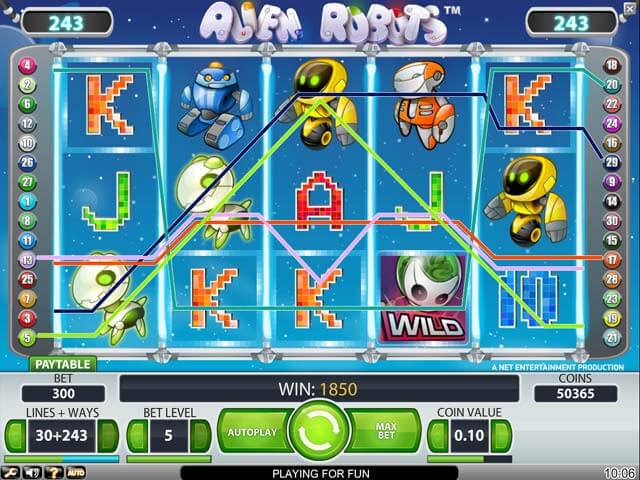Choose payline number 29 marker
640x480 pixels.
pos(612,161)
